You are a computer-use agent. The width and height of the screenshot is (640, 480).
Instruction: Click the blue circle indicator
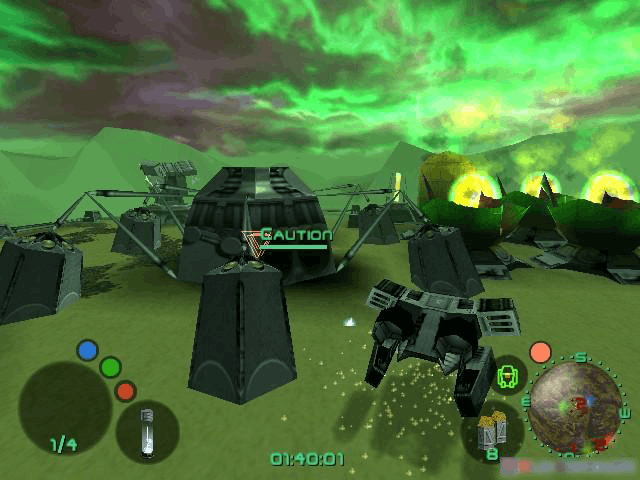click(88, 350)
